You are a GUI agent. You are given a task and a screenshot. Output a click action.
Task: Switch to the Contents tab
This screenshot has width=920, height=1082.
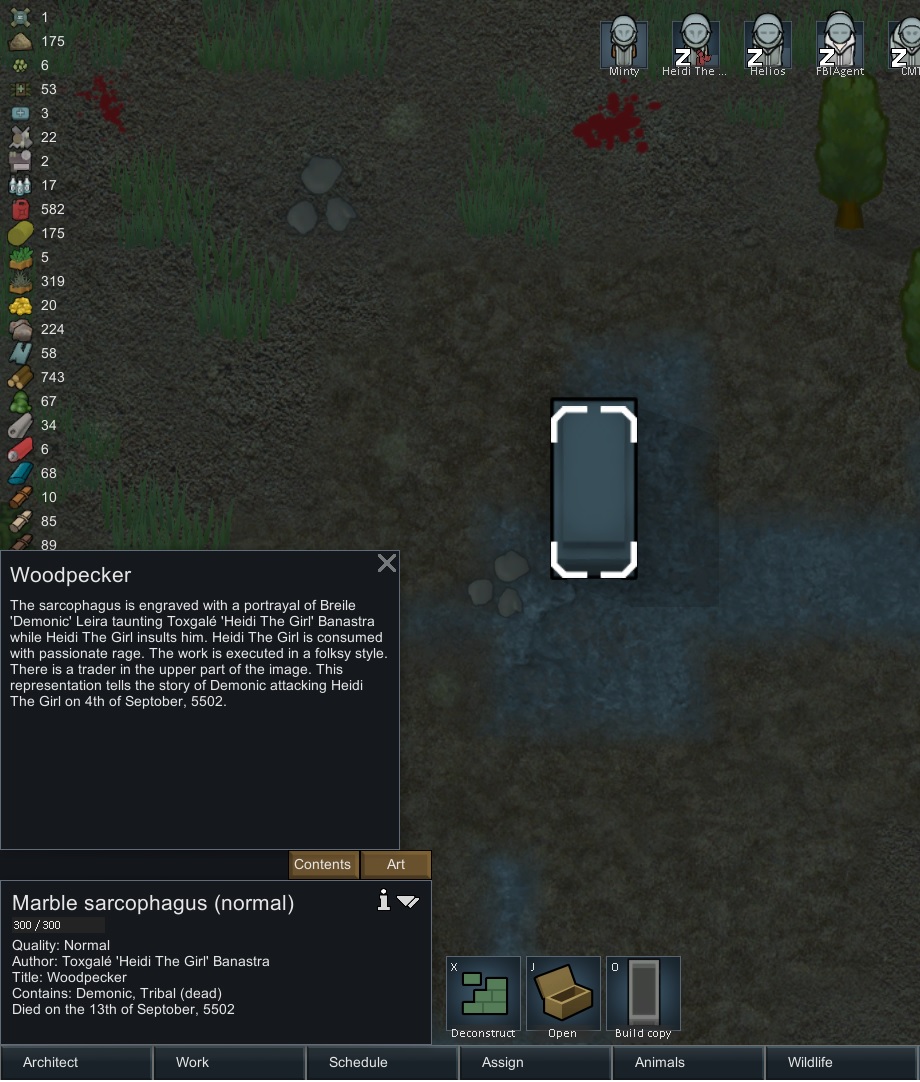tap(322, 865)
